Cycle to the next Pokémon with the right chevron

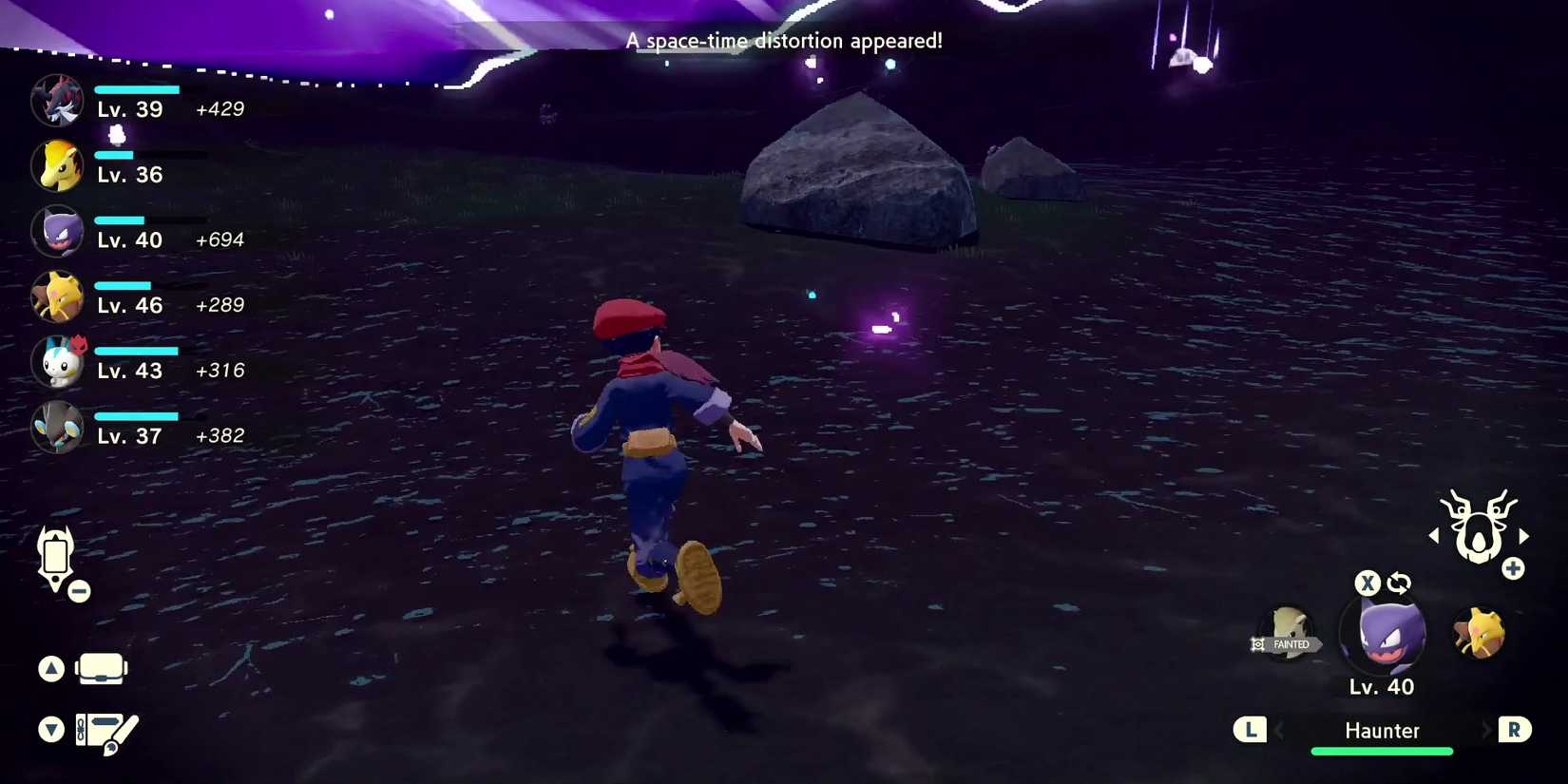click(x=1489, y=731)
